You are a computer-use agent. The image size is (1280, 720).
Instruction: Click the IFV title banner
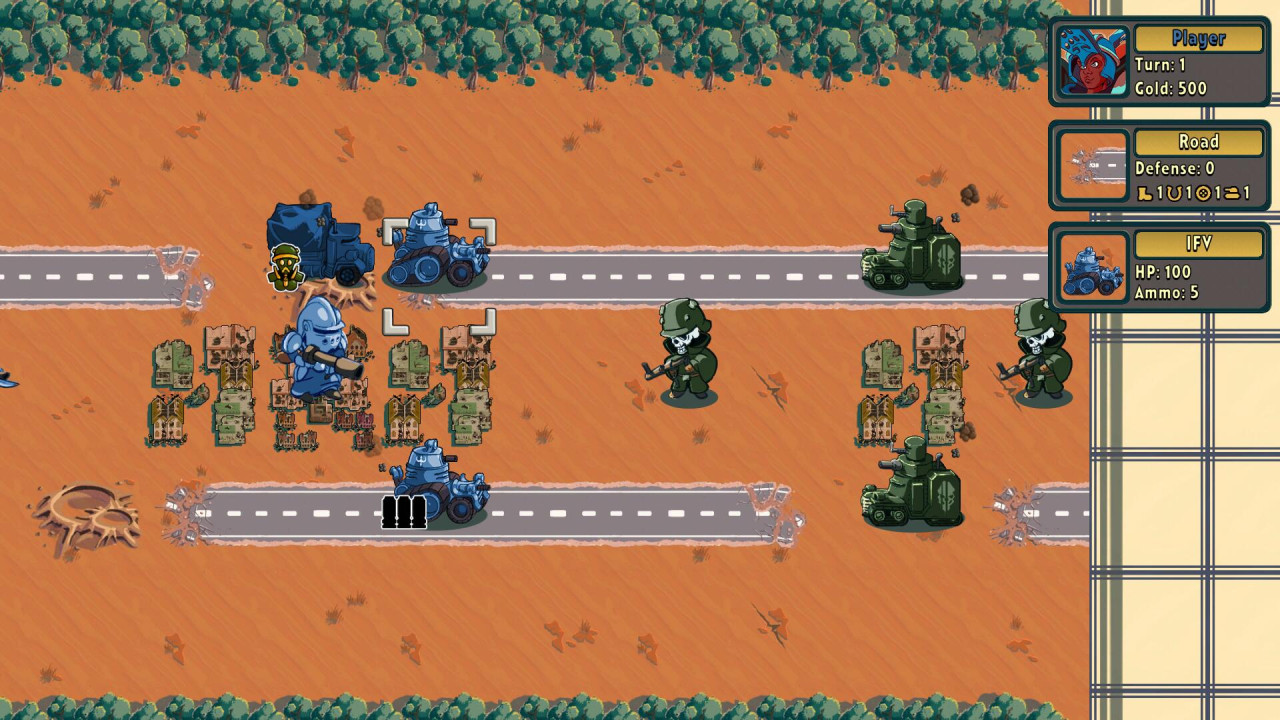tap(1199, 244)
